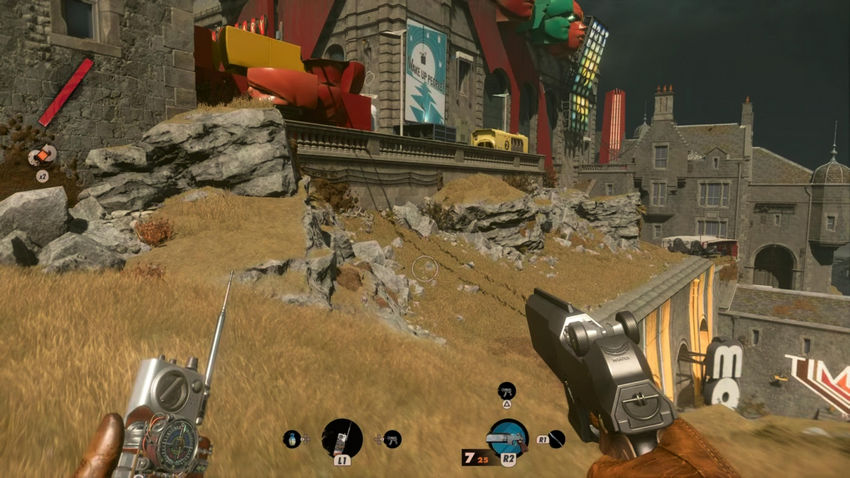Choose the gun slot beside the Hackamajig
This screenshot has width=850, height=478.
click(x=392, y=438)
